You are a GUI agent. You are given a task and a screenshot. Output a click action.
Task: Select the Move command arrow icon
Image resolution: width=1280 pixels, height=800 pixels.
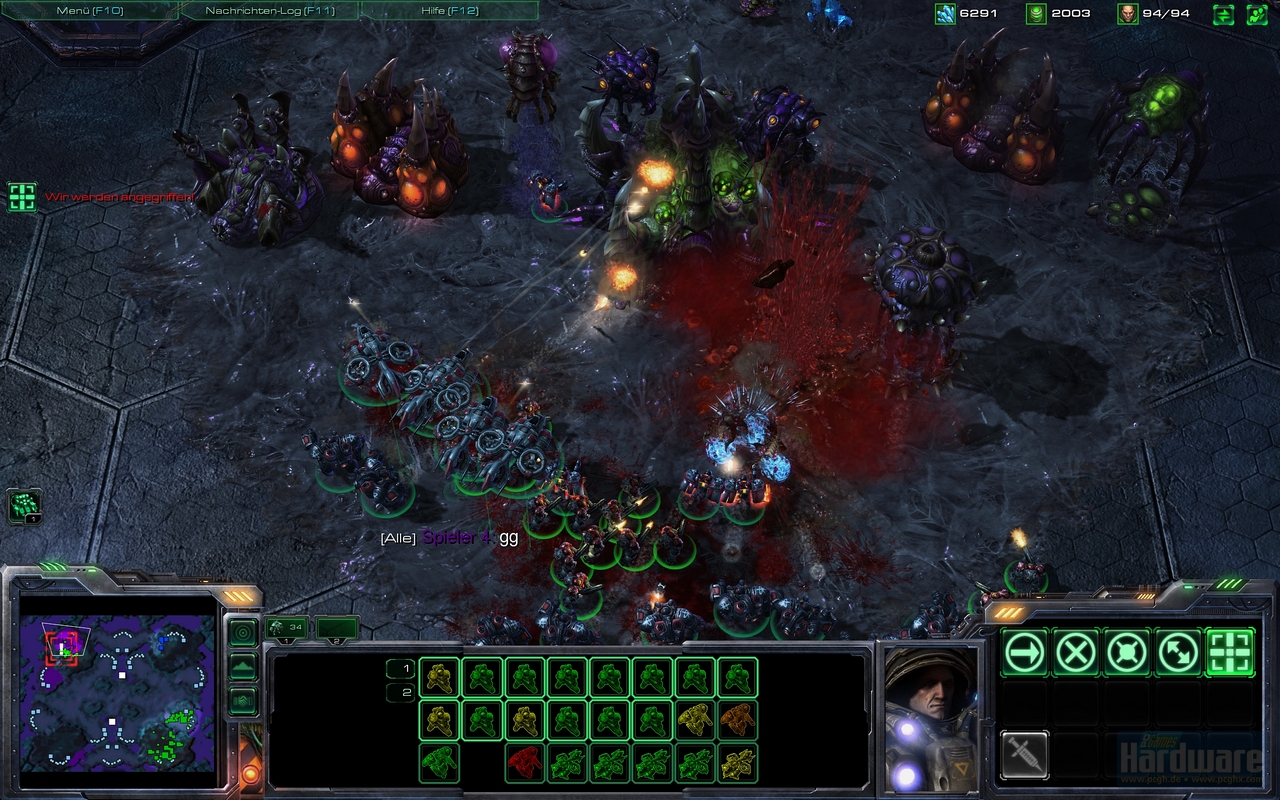point(1025,653)
